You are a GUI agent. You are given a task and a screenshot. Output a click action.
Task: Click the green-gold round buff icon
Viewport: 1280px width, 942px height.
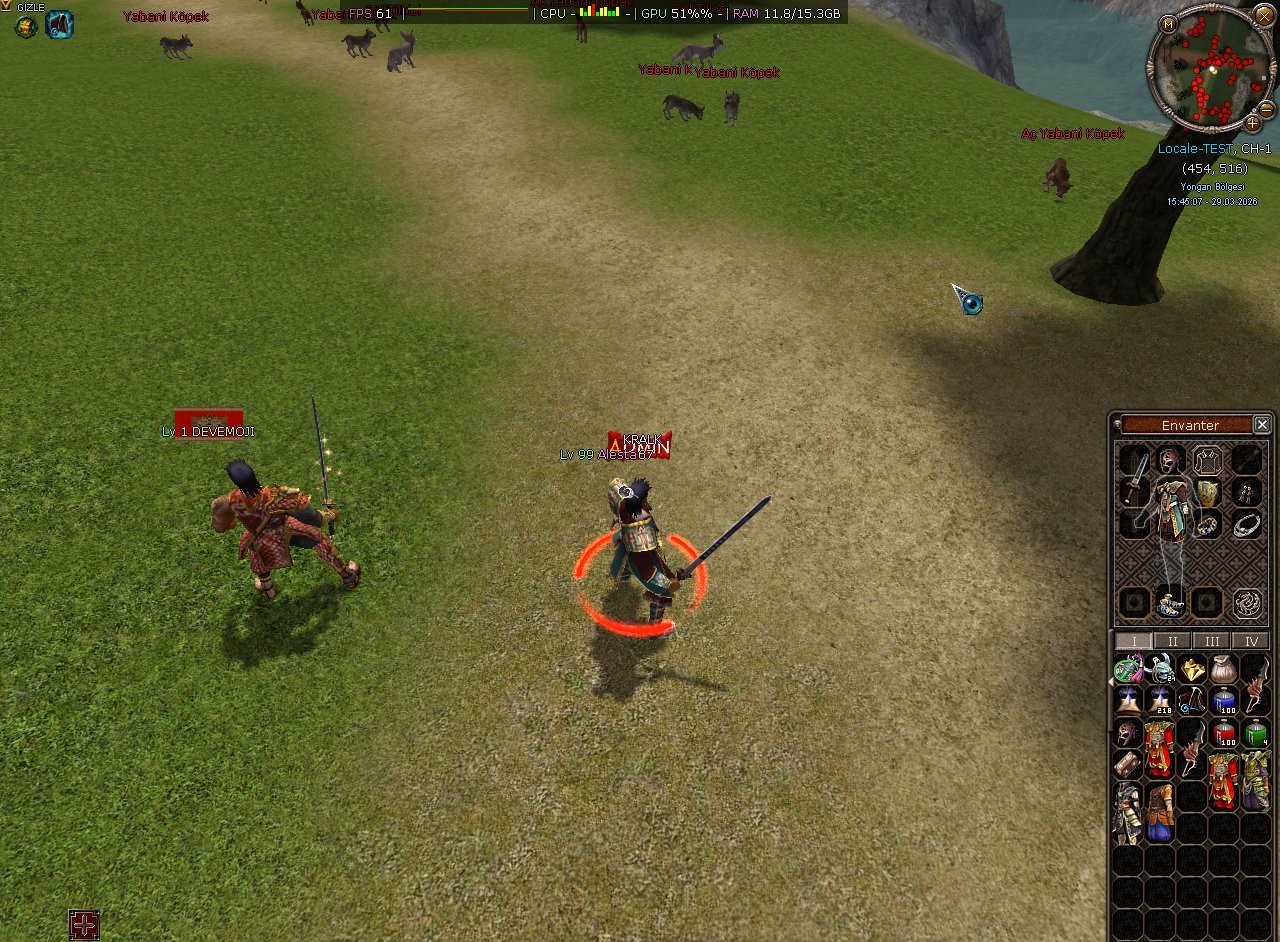click(x=26, y=26)
